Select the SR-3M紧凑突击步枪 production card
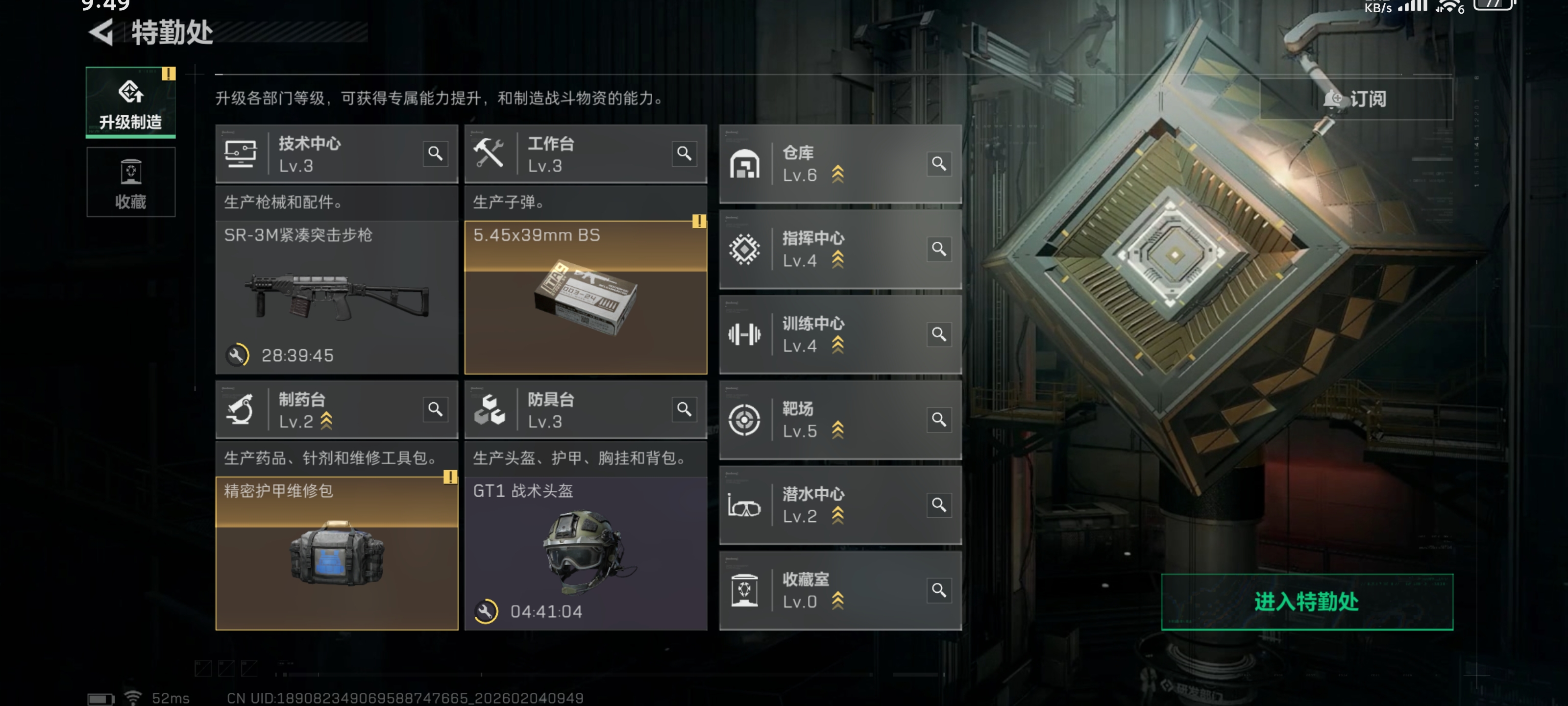 tap(336, 297)
